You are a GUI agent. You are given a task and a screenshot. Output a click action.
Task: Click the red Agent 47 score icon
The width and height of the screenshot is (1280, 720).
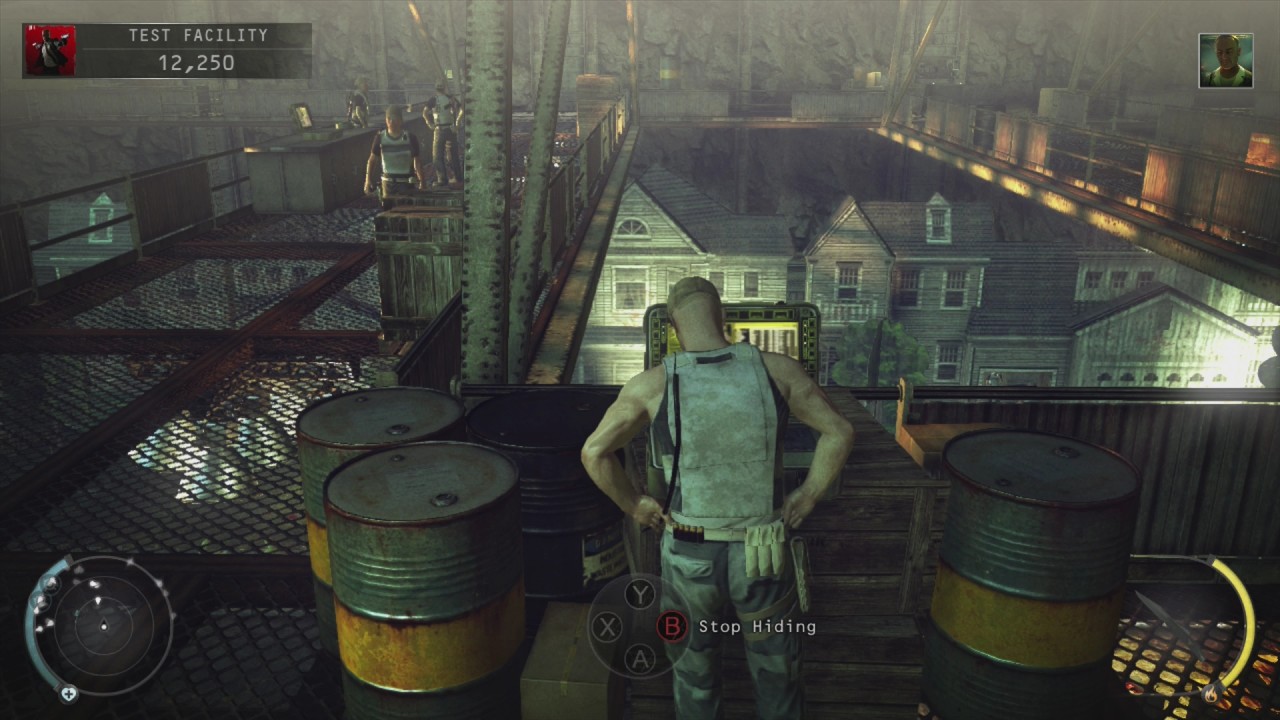(x=49, y=51)
